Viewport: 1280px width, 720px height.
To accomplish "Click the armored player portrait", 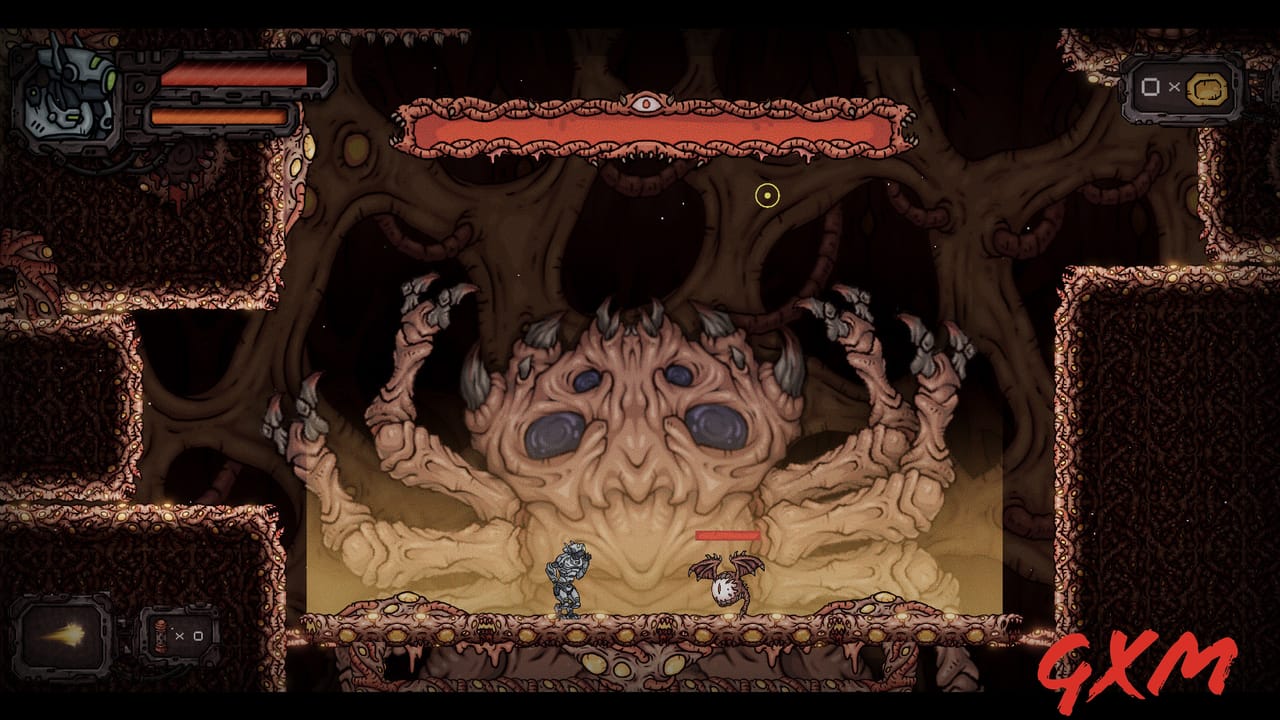I will (x=62, y=95).
